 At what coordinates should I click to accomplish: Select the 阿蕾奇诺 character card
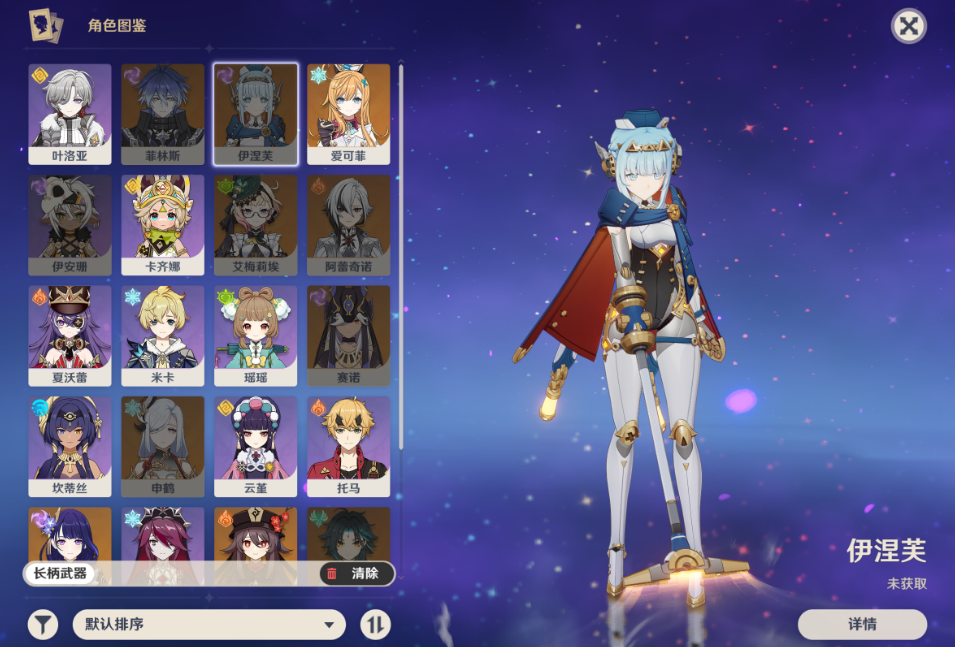pos(348,224)
